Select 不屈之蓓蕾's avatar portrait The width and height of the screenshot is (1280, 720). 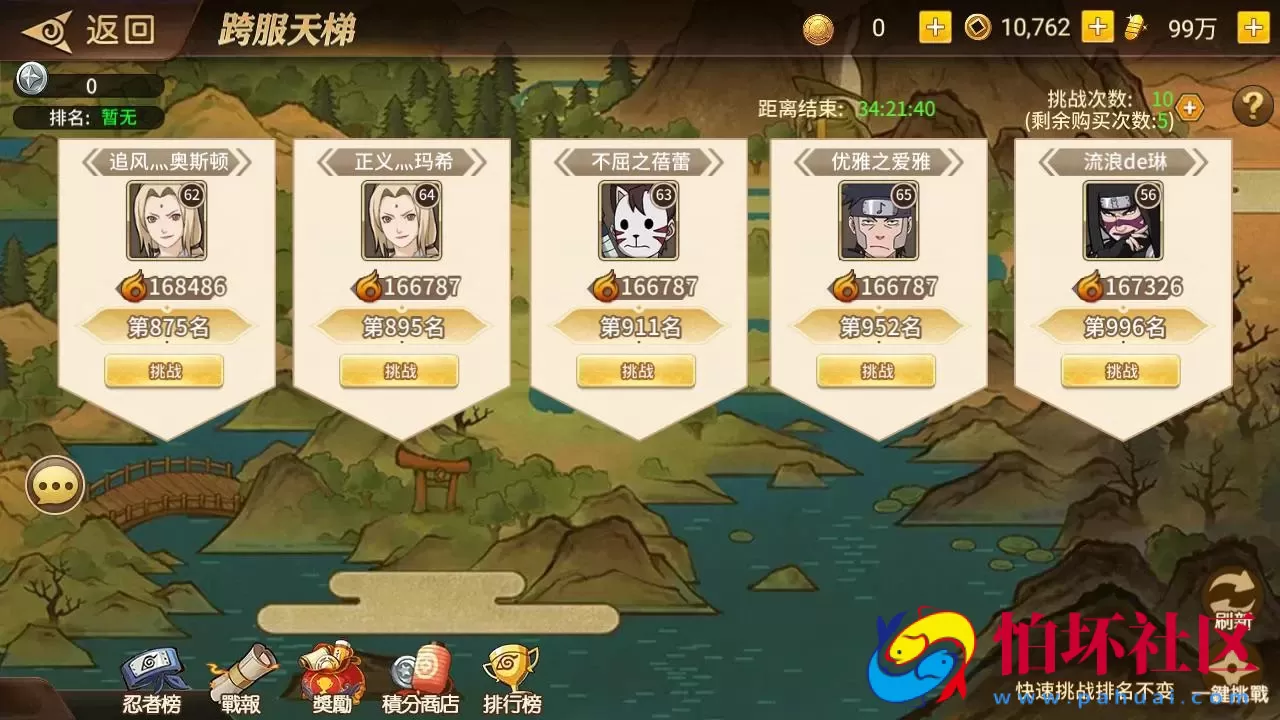click(640, 222)
